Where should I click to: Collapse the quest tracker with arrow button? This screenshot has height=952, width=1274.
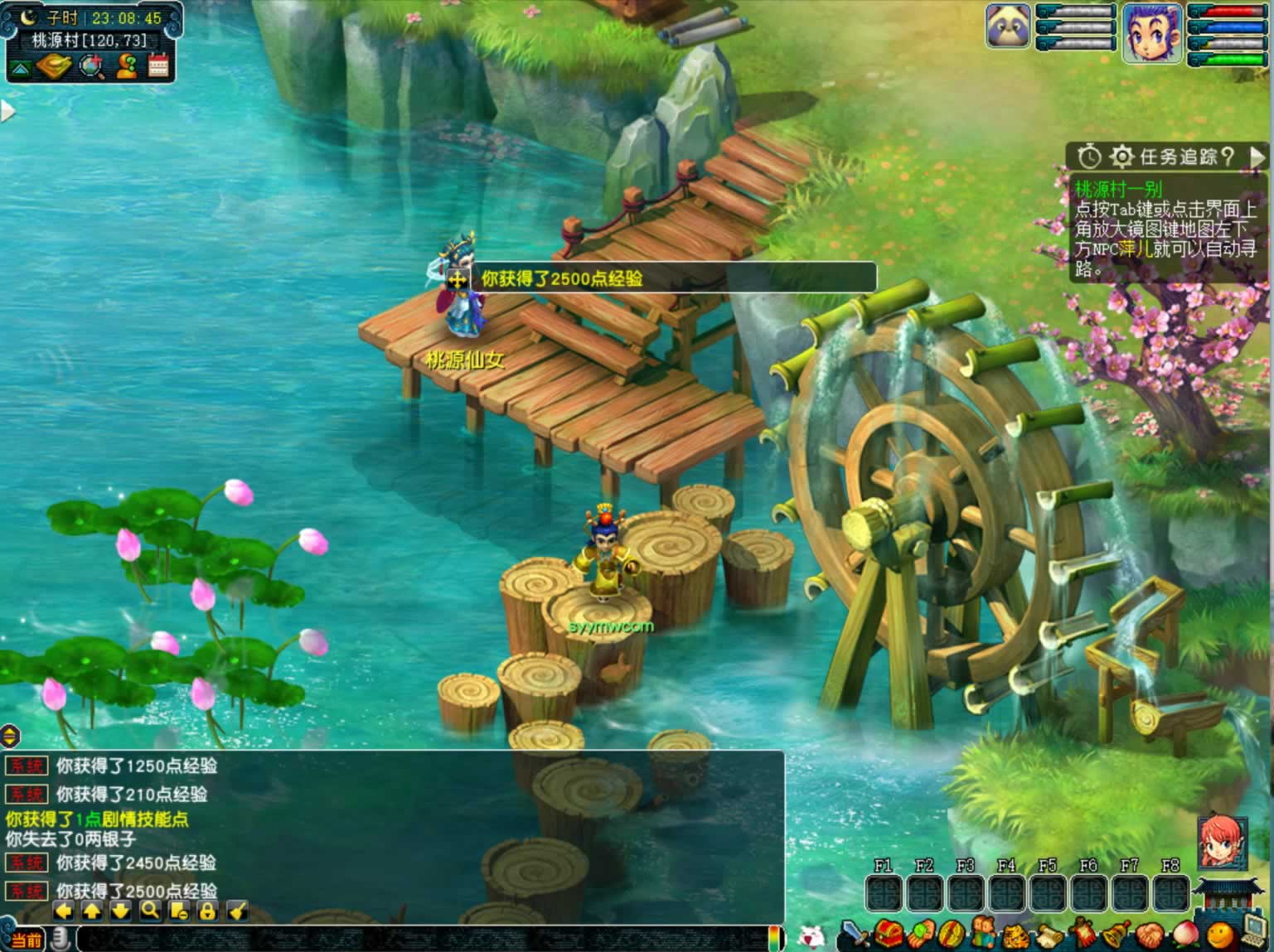pyautogui.click(x=1258, y=156)
